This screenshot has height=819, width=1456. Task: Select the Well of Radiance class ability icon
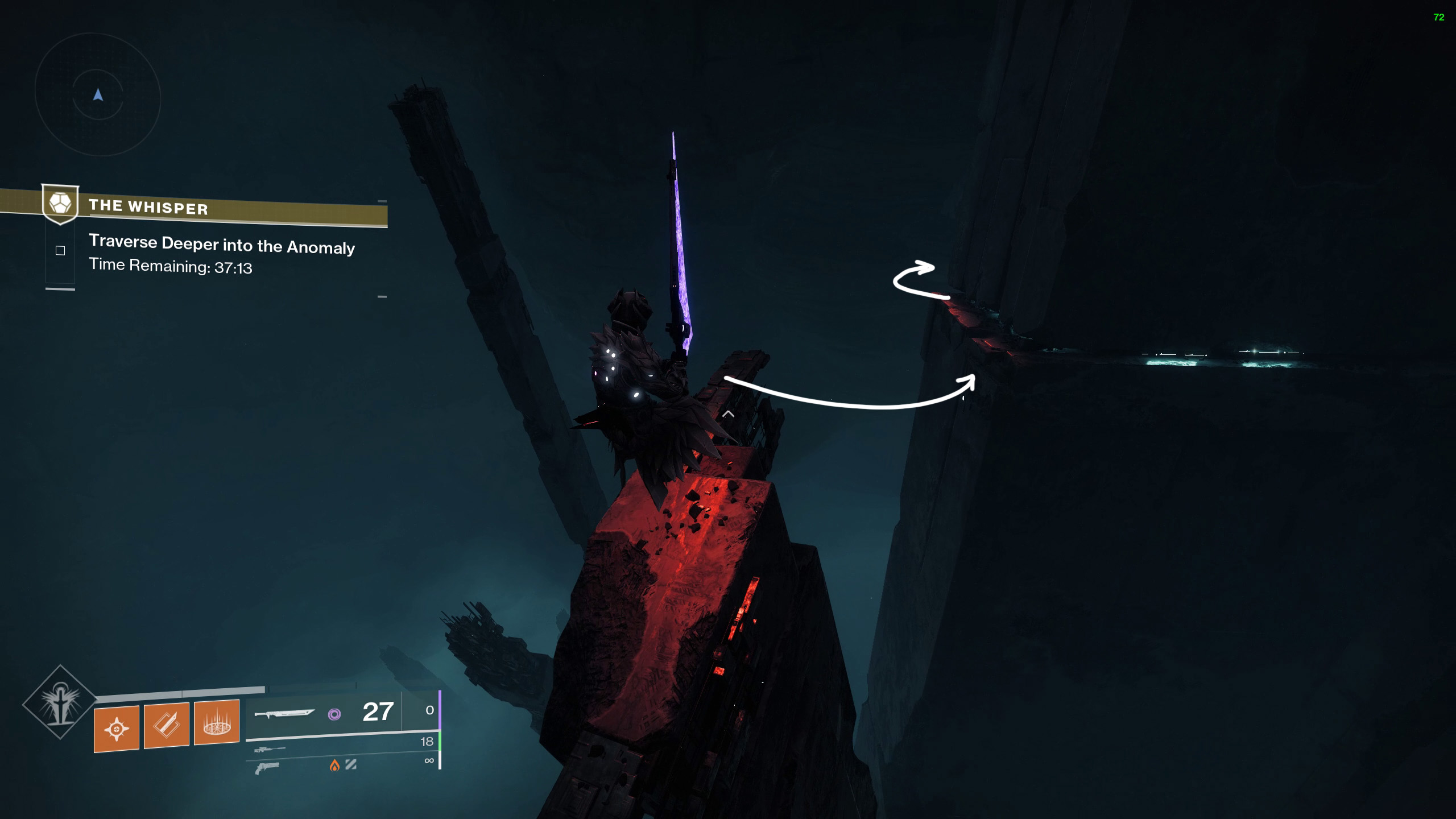[217, 723]
